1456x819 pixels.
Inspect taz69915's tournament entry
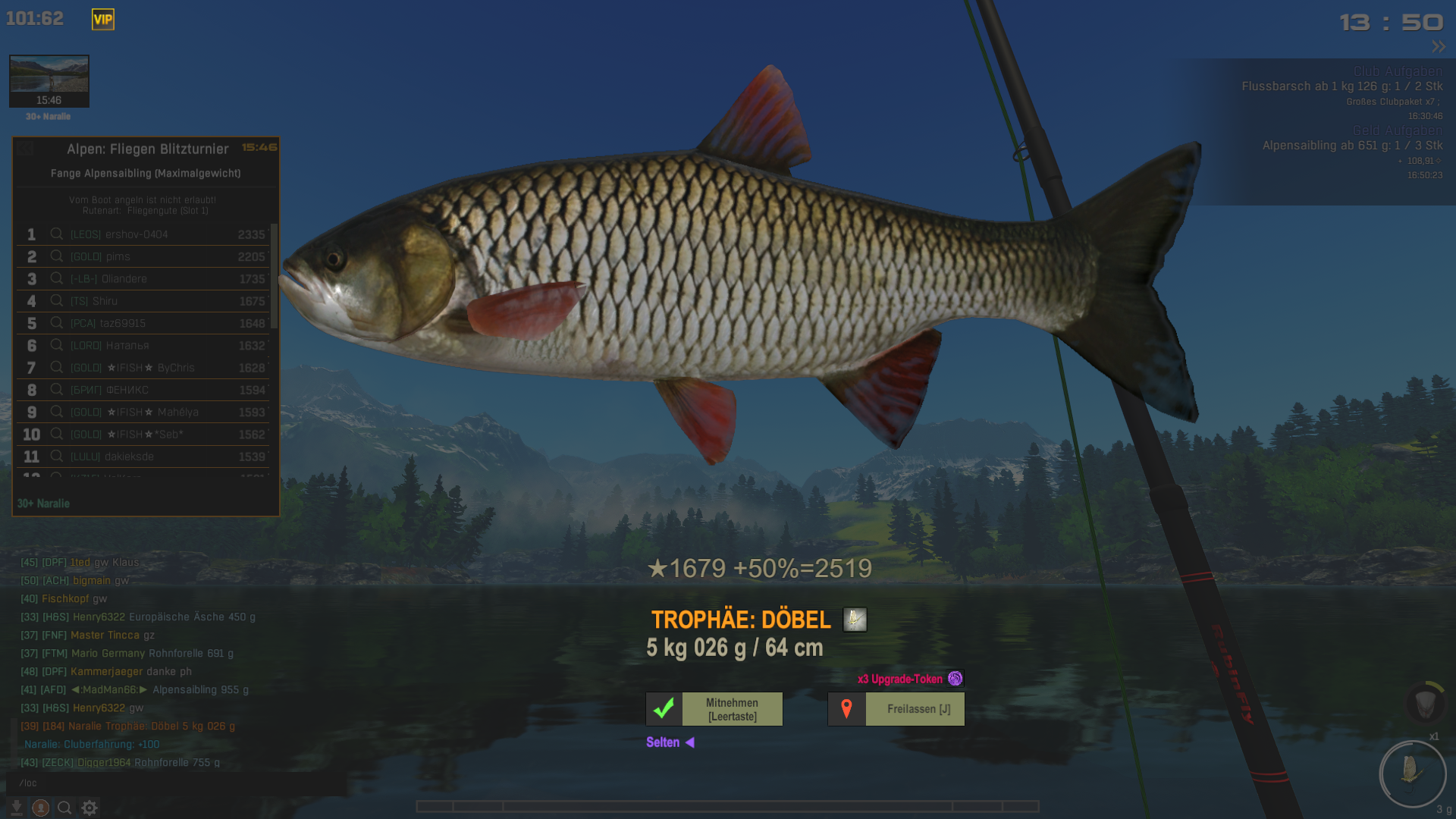pos(57,323)
